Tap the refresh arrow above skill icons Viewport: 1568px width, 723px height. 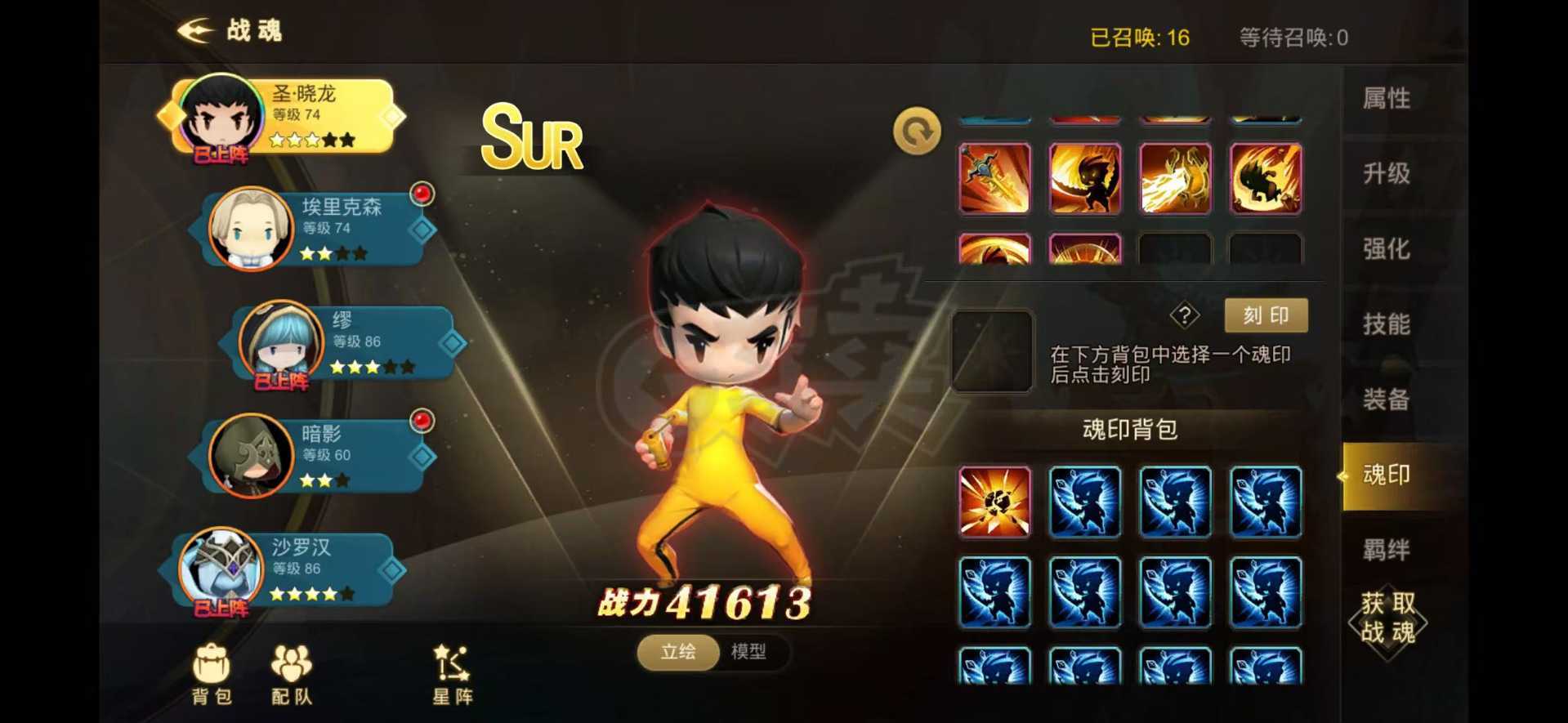(x=917, y=131)
